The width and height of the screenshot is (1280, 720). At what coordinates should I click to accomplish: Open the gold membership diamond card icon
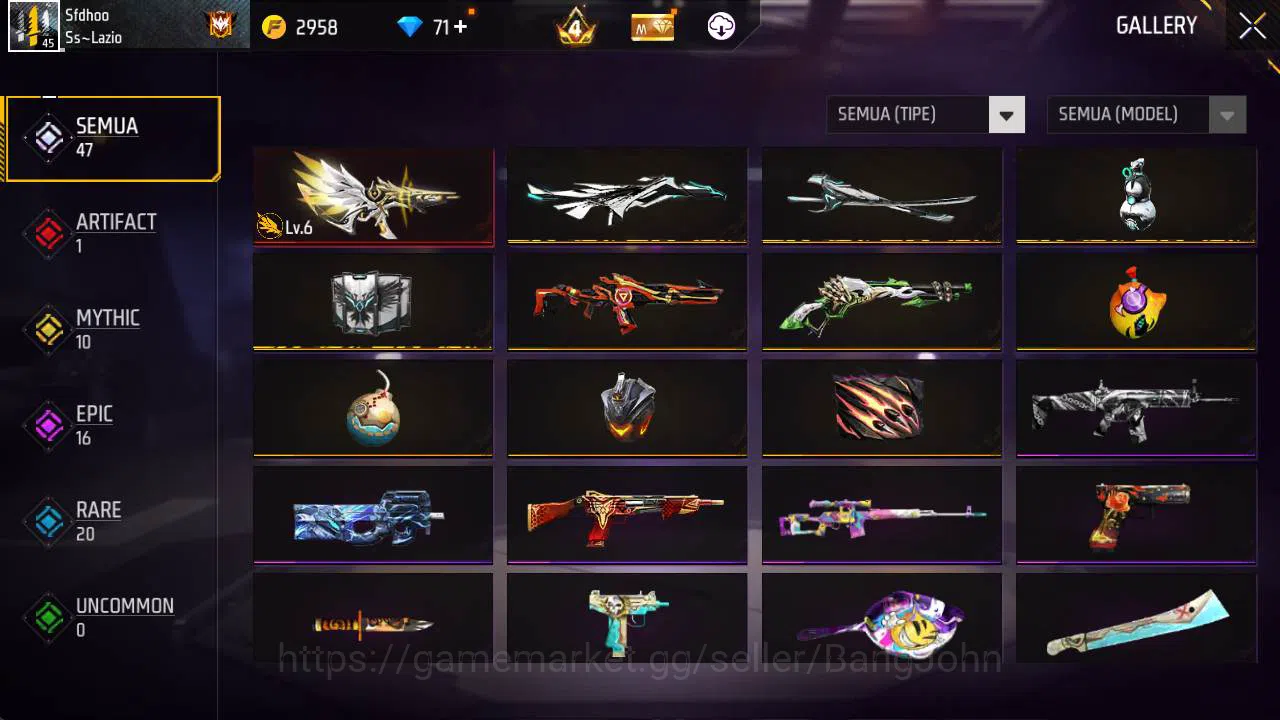pyautogui.click(x=651, y=27)
